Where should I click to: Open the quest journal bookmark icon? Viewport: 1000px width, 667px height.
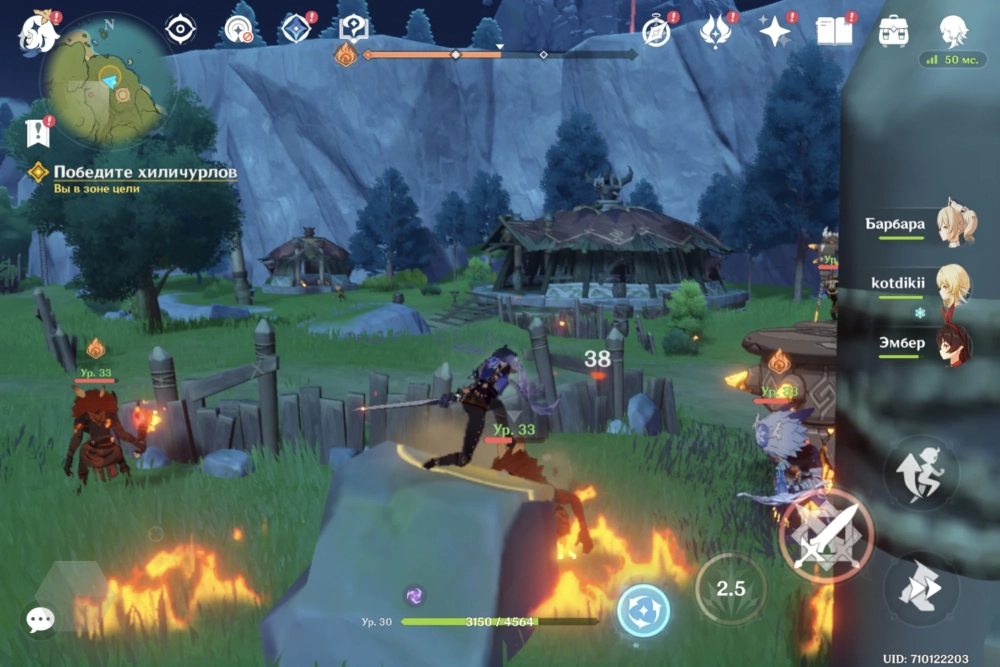[39, 131]
